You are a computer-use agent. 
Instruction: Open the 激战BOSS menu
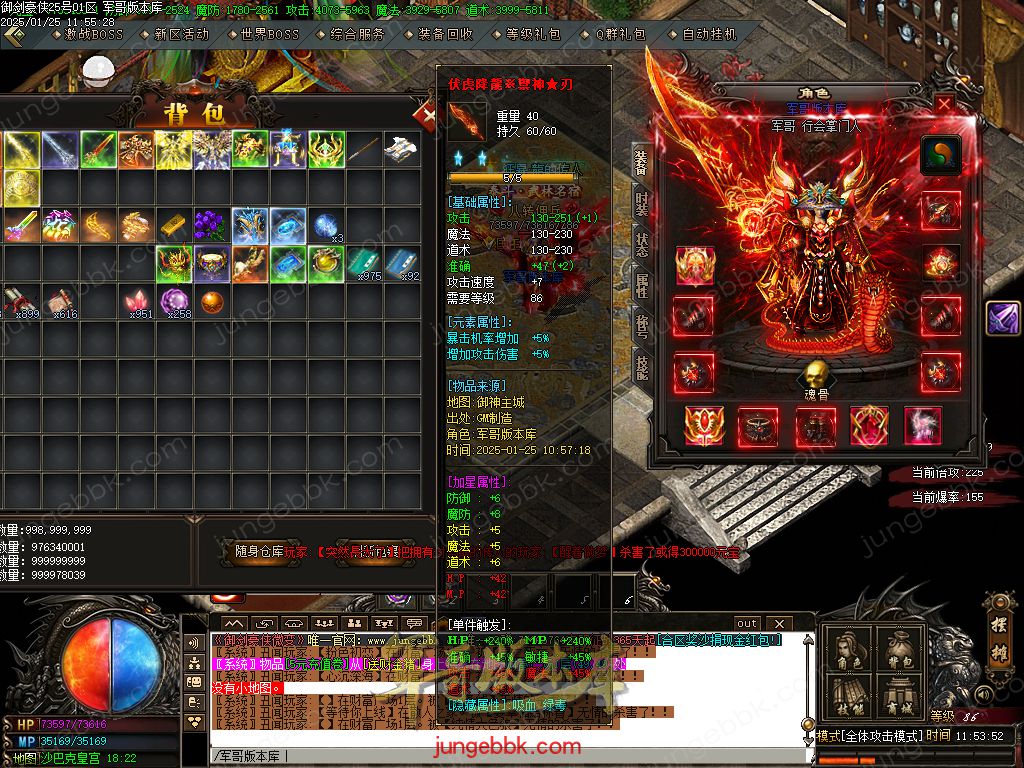[x=94, y=34]
